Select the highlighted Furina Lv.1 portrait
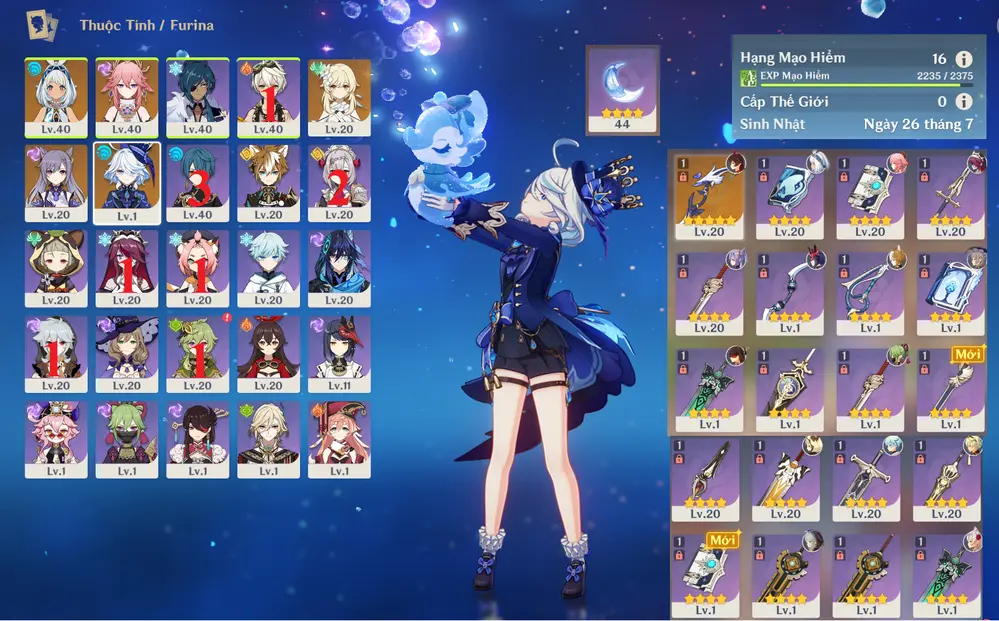The width and height of the screenshot is (999, 621). coord(127,181)
